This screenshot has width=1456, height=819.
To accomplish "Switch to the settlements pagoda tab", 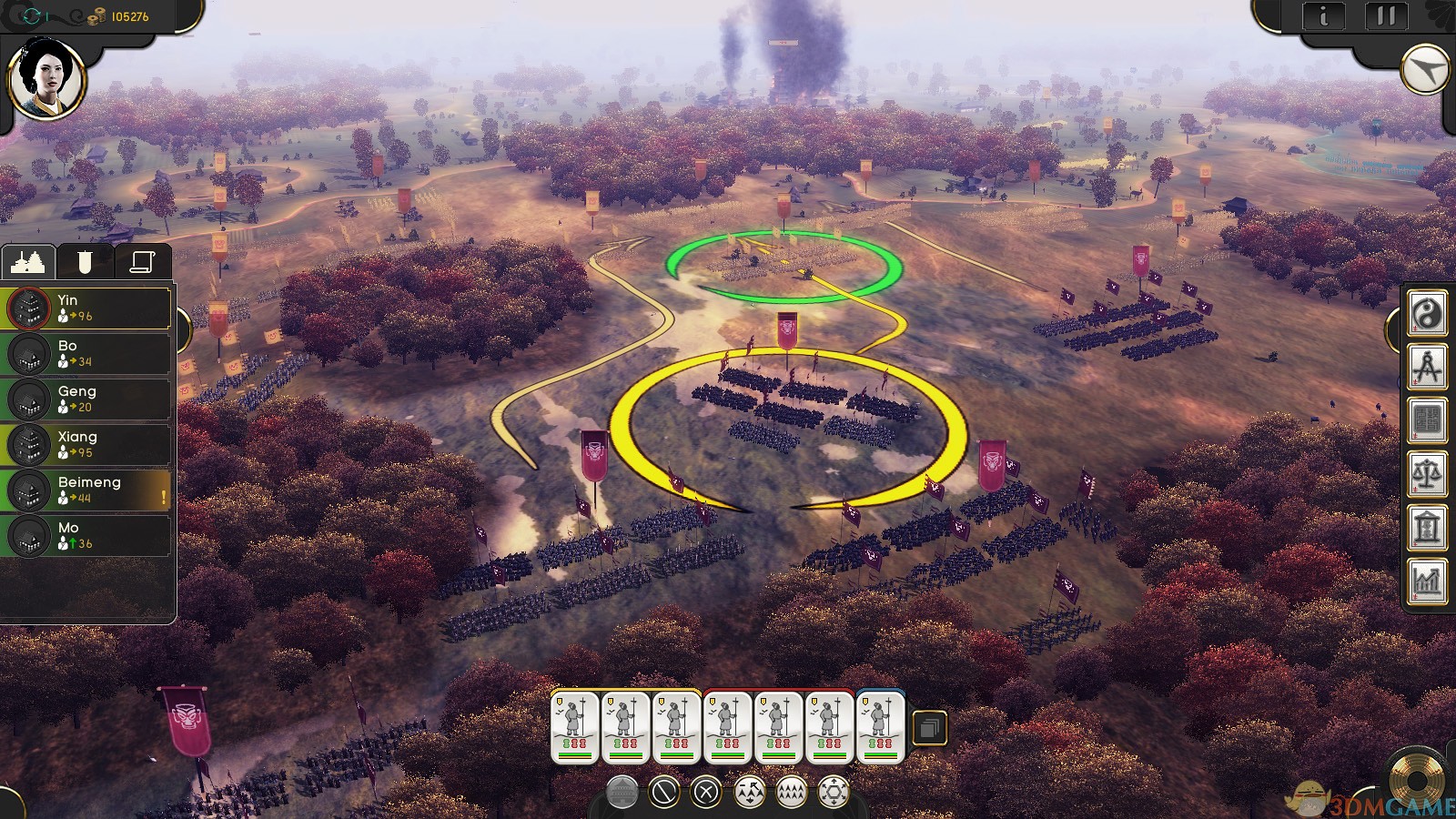I will (28, 262).
